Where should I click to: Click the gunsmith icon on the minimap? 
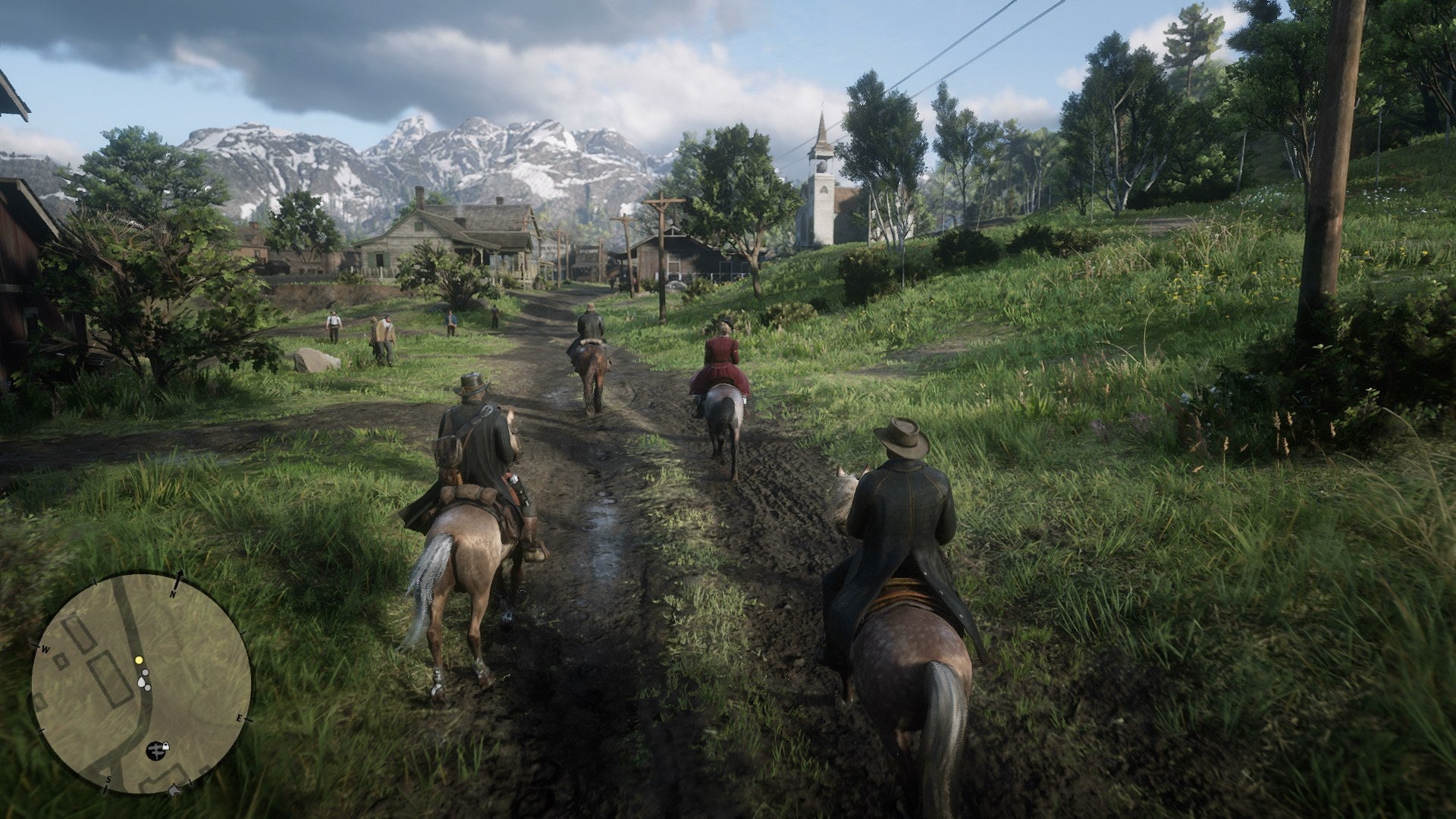(155, 750)
